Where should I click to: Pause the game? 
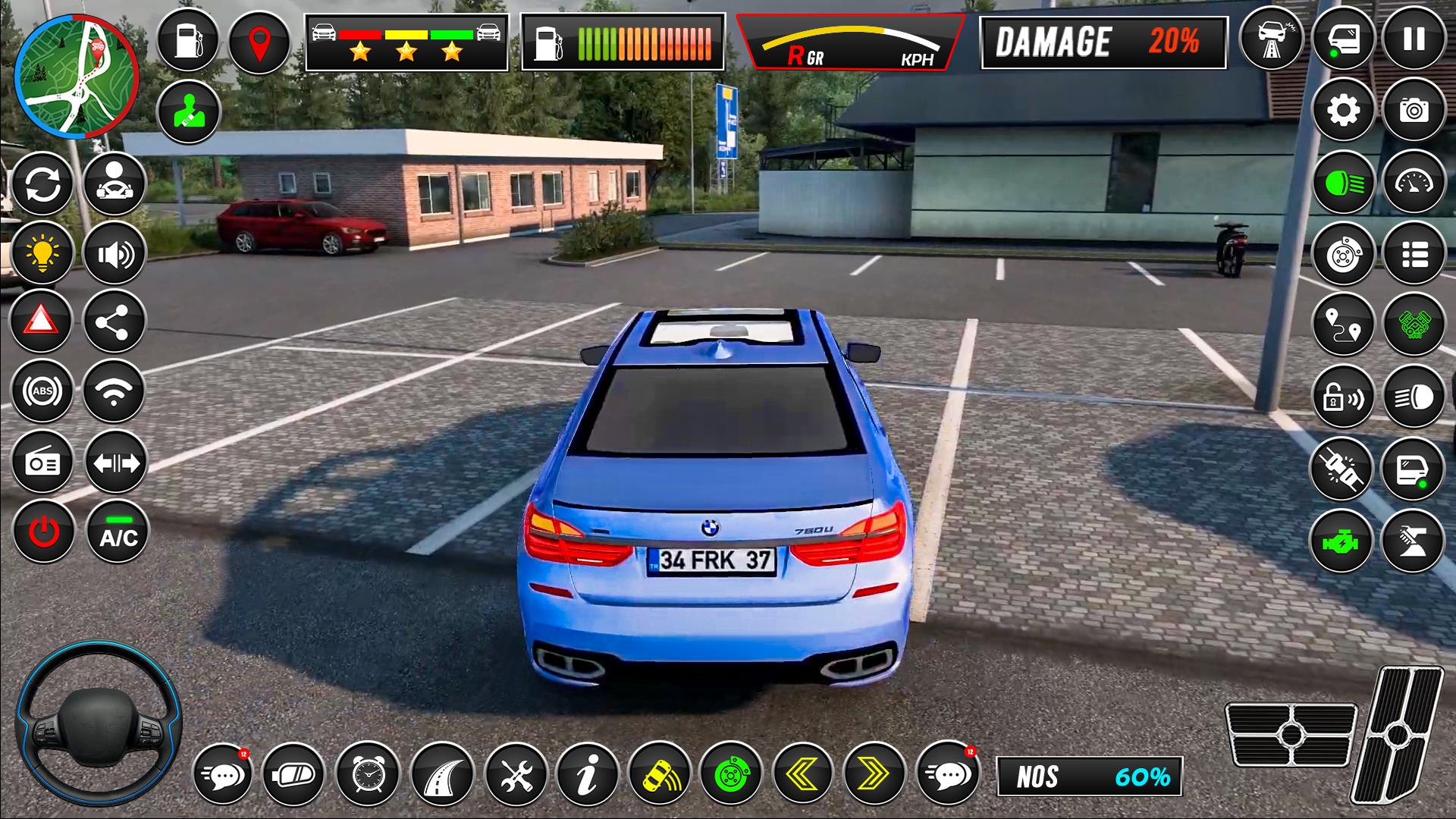(x=1414, y=40)
